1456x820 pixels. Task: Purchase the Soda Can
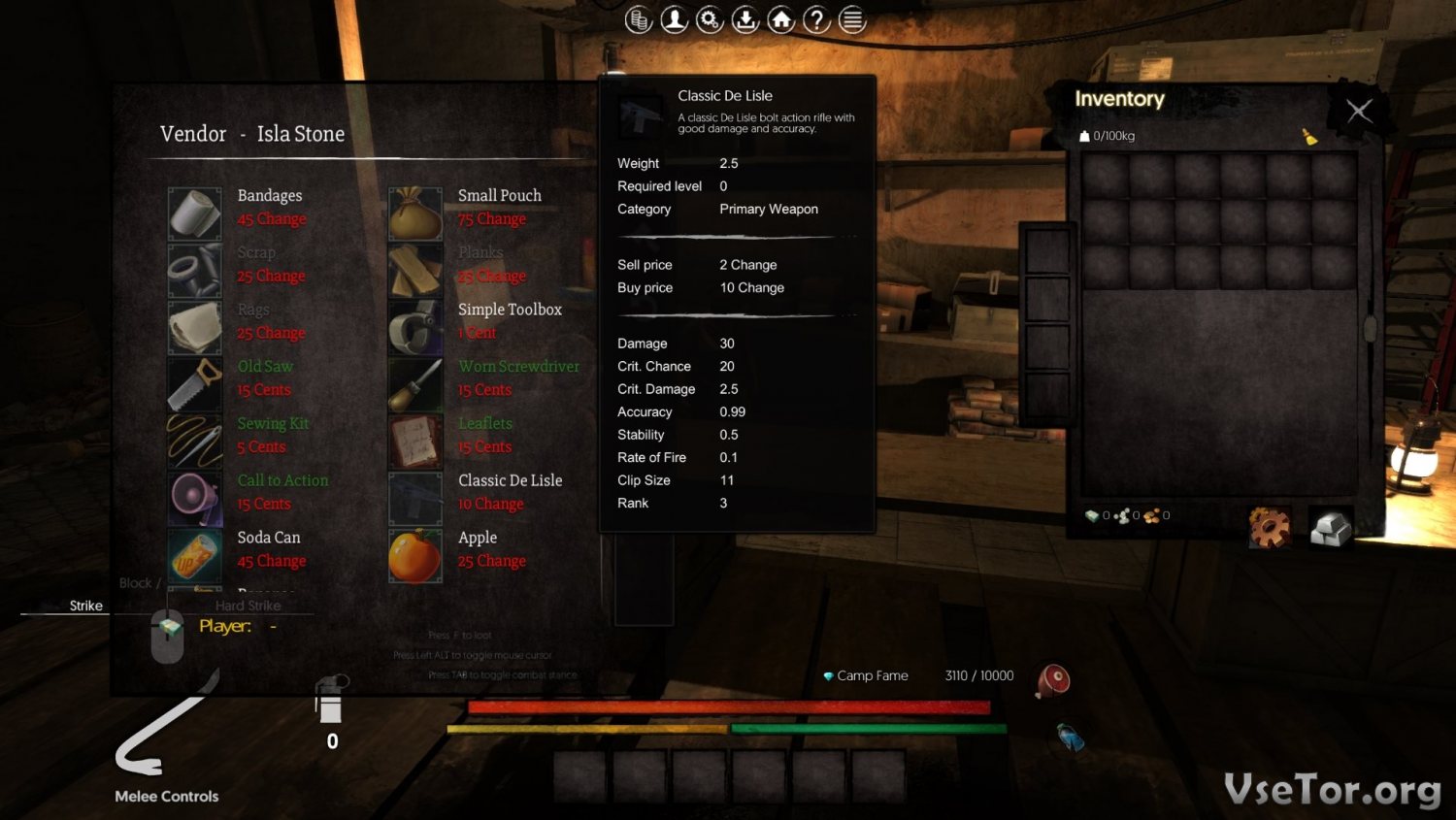click(x=195, y=555)
